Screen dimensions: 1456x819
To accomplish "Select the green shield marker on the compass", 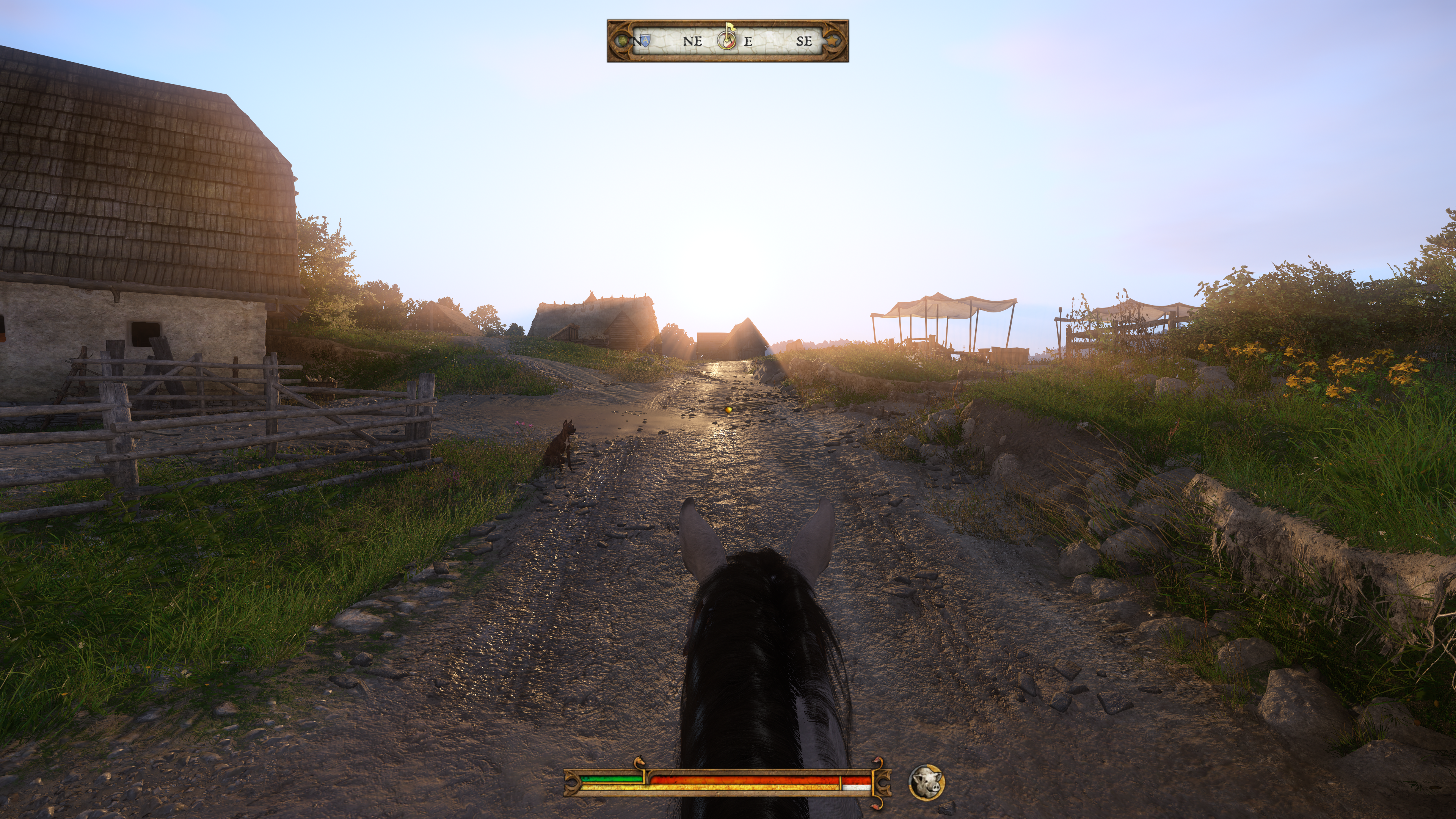I will (623, 41).
